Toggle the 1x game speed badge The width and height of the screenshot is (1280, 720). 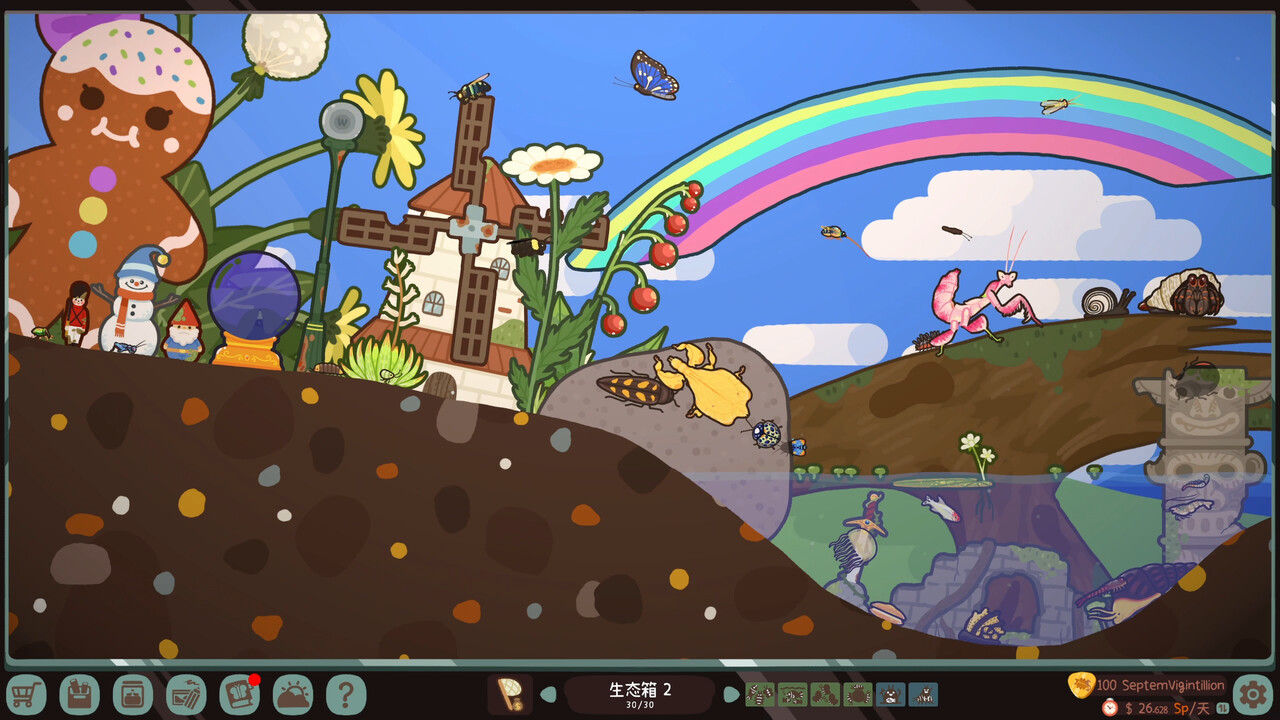[1225, 705]
